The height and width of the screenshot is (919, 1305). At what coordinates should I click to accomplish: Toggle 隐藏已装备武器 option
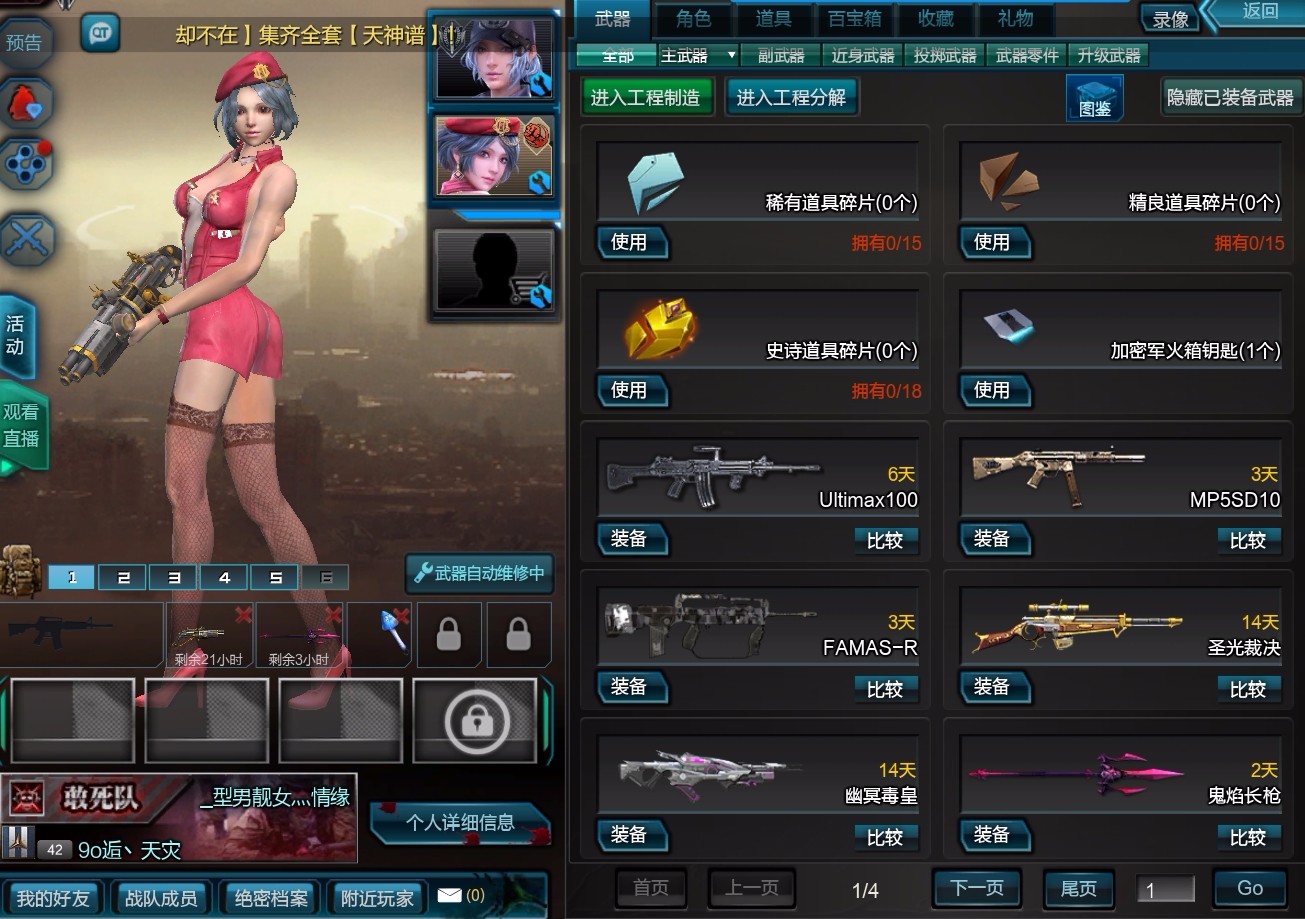(x=1230, y=97)
